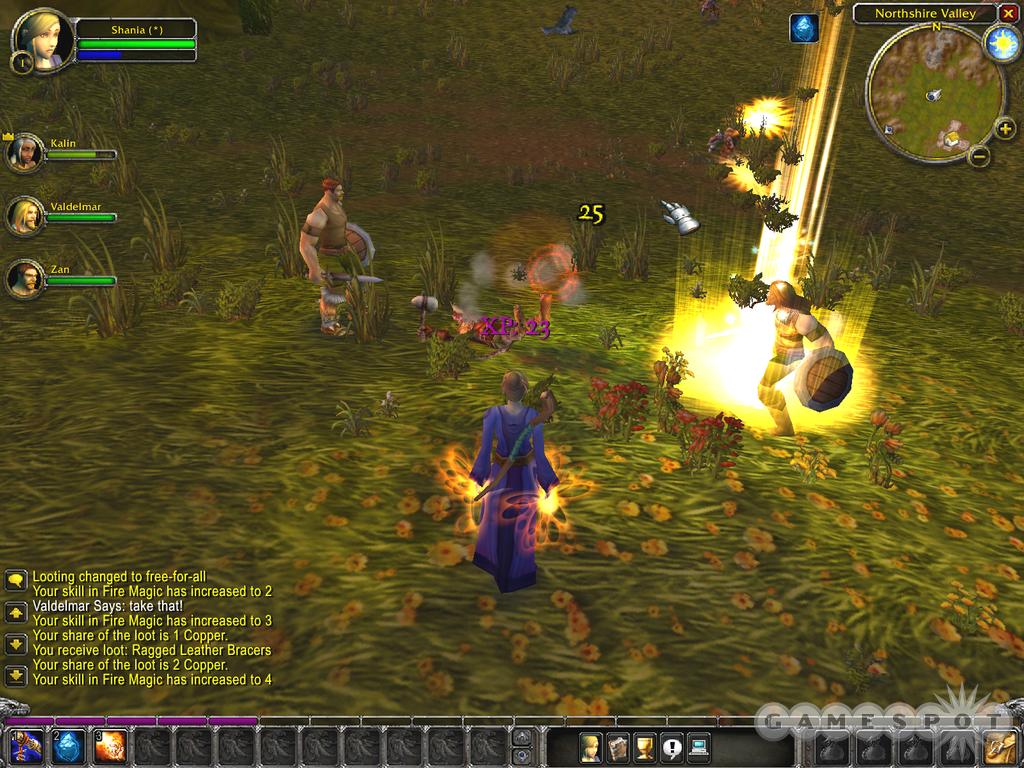
Task: Open the chat speech-bubble menu
Action: [16, 580]
